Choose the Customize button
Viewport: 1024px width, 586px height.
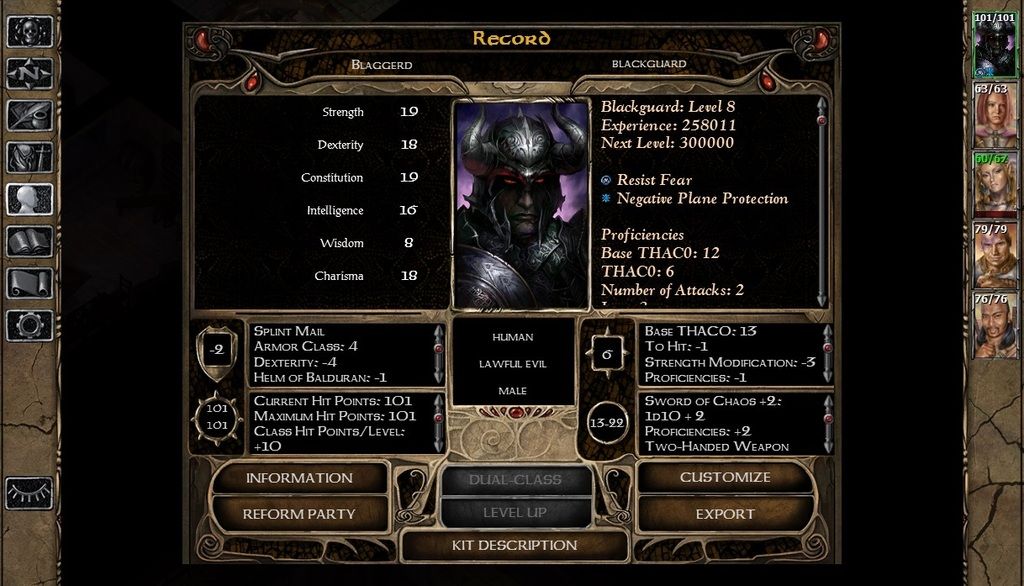pos(725,478)
